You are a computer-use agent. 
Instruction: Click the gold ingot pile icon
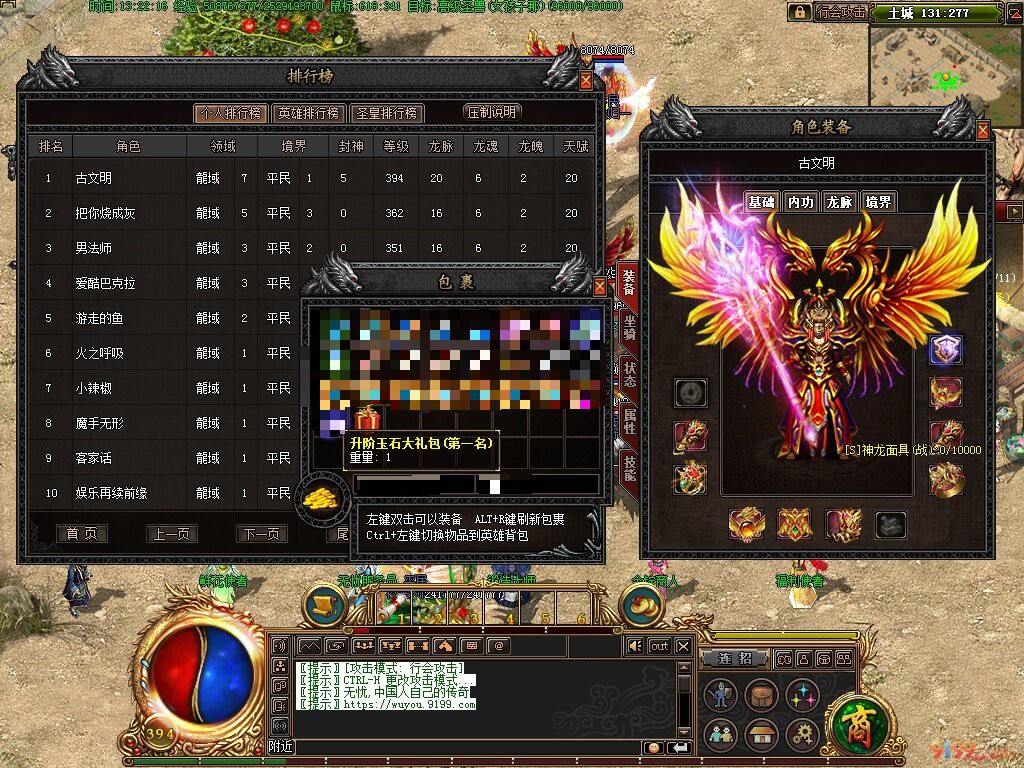coord(324,496)
